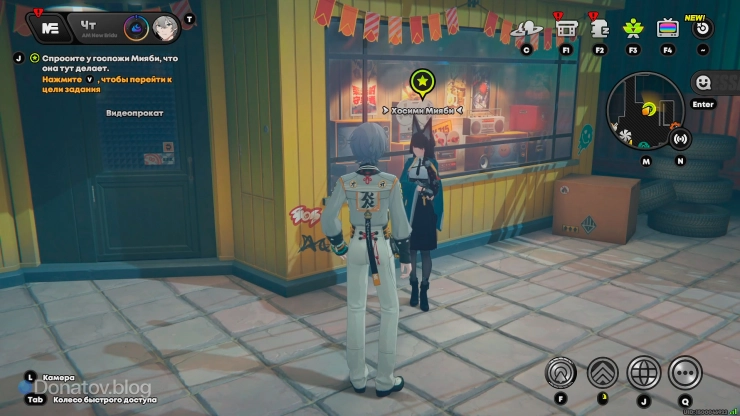Open the rainbow TV icon
This screenshot has width=740, height=416.
pyautogui.click(x=667, y=28)
